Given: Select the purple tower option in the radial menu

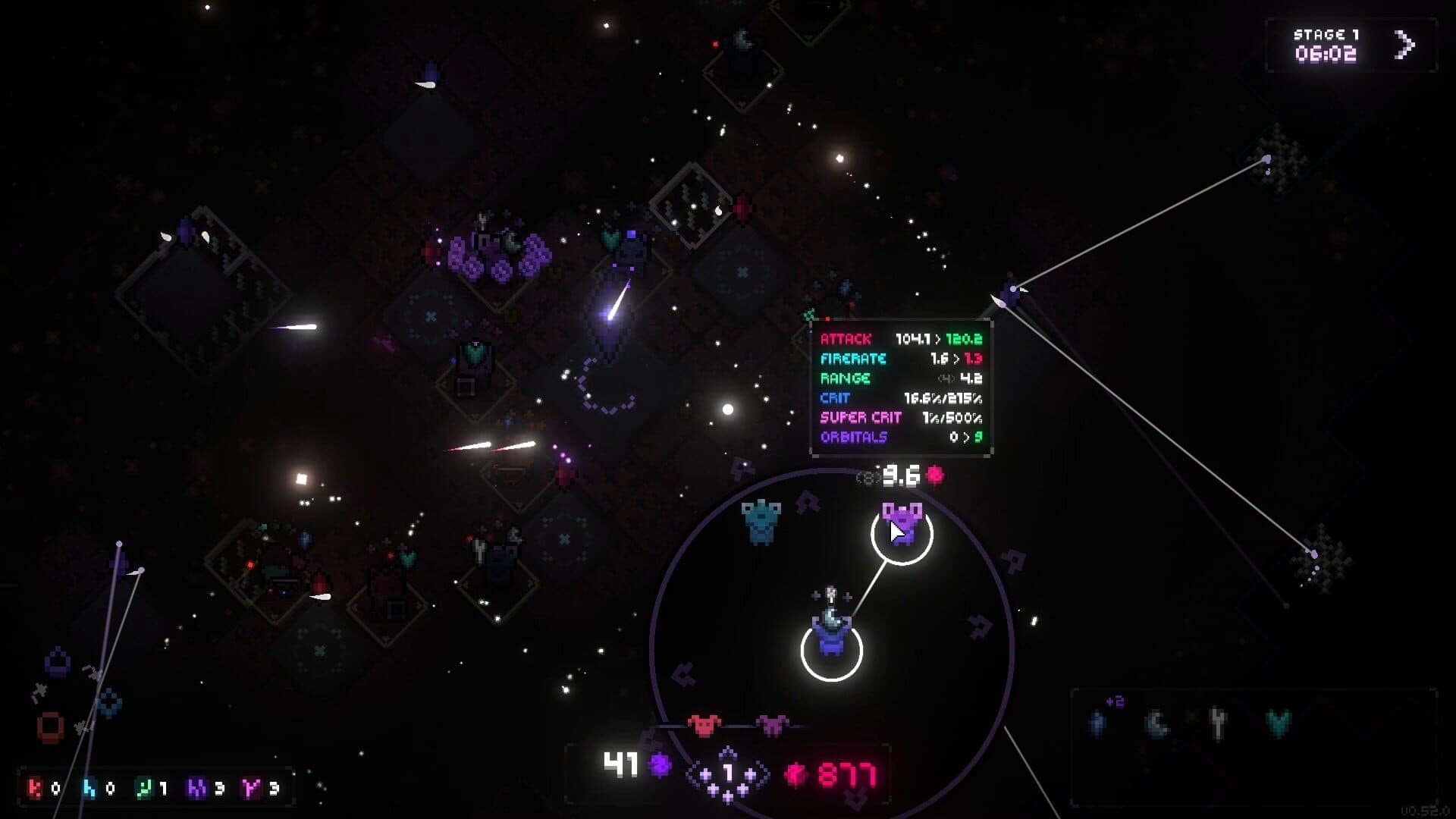Looking at the screenshot, I should 901,524.
